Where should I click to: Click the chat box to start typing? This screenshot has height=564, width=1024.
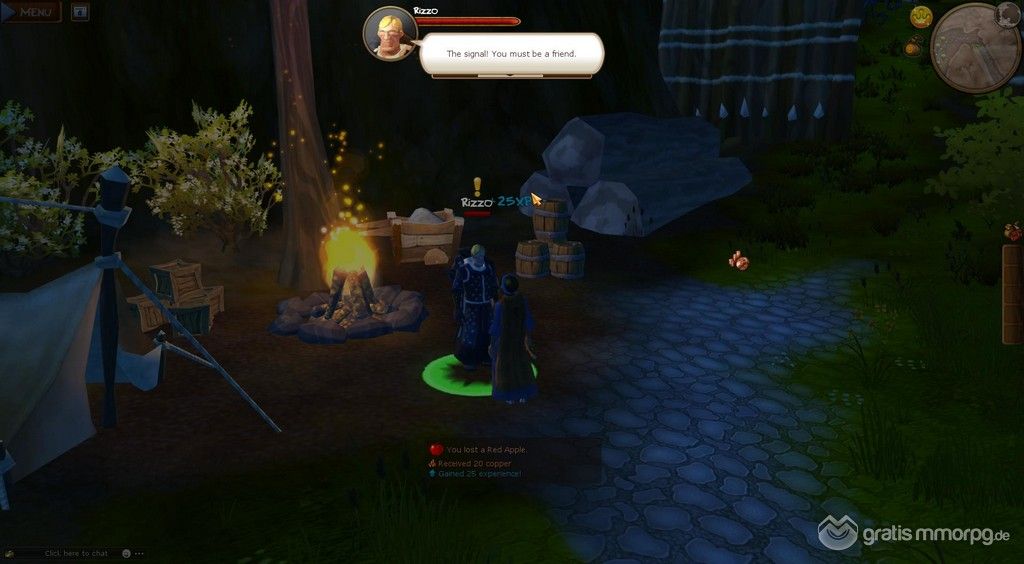(x=75, y=553)
